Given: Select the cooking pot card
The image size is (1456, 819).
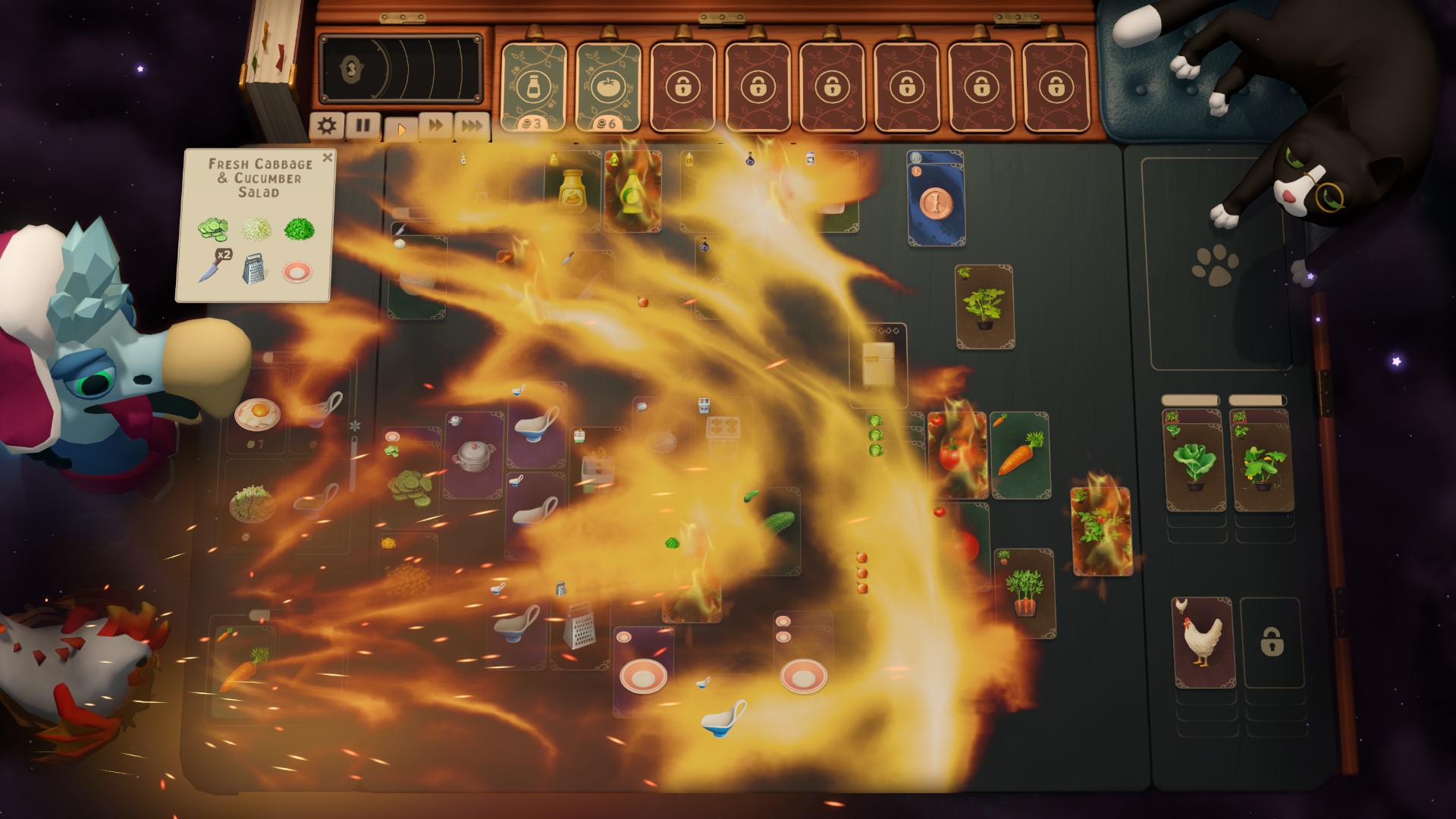Looking at the screenshot, I should (x=474, y=455).
